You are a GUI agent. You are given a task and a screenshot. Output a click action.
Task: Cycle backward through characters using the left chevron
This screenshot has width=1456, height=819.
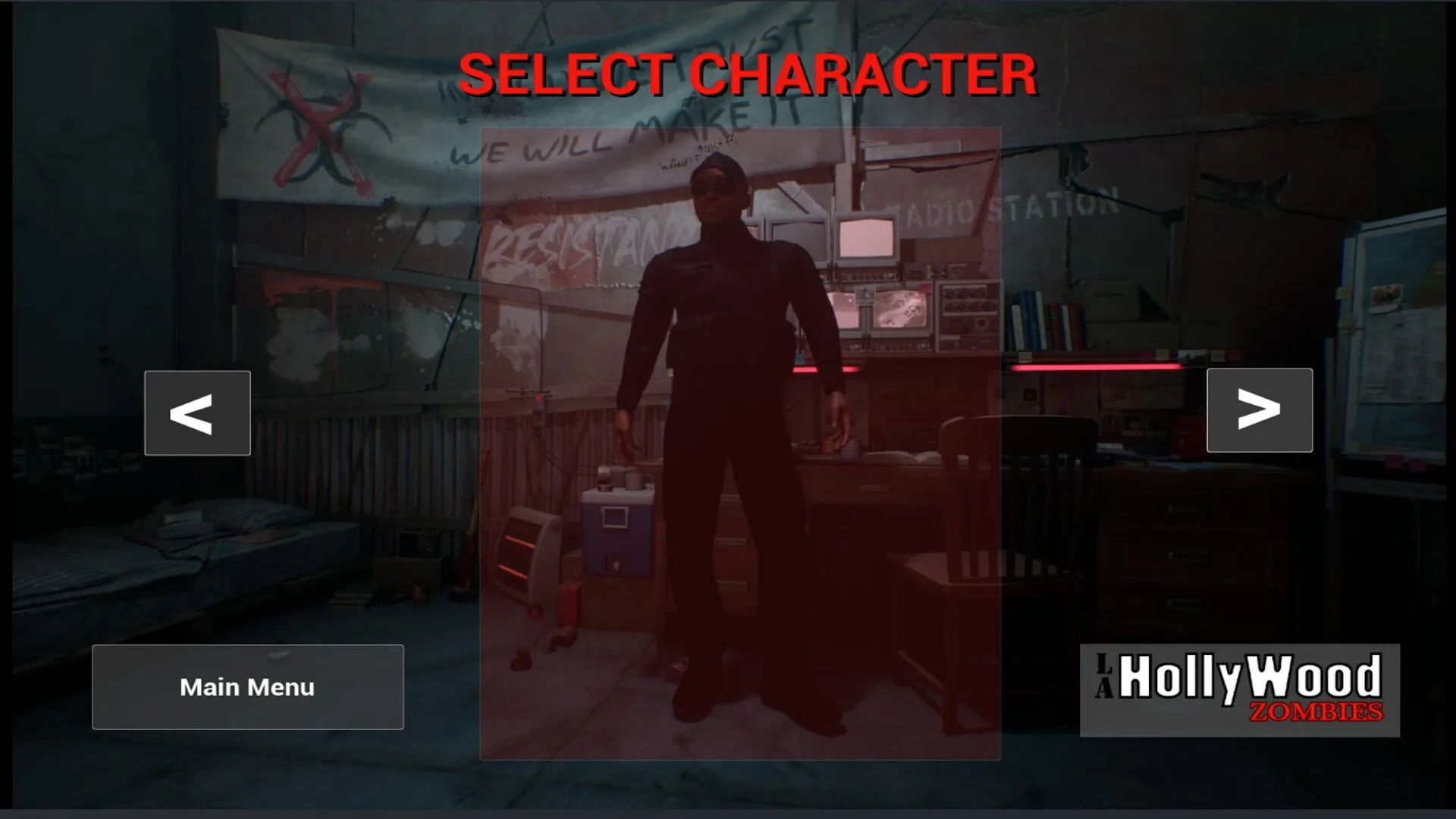pos(196,413)
